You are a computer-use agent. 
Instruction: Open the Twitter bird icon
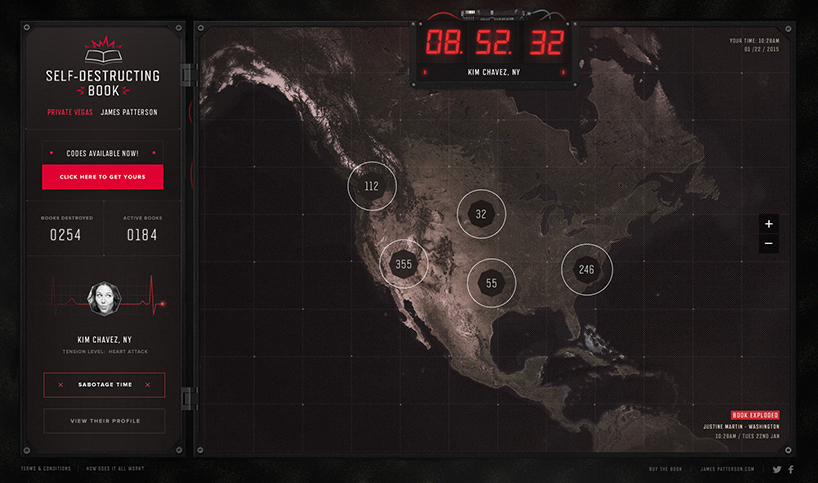point(777,468)
